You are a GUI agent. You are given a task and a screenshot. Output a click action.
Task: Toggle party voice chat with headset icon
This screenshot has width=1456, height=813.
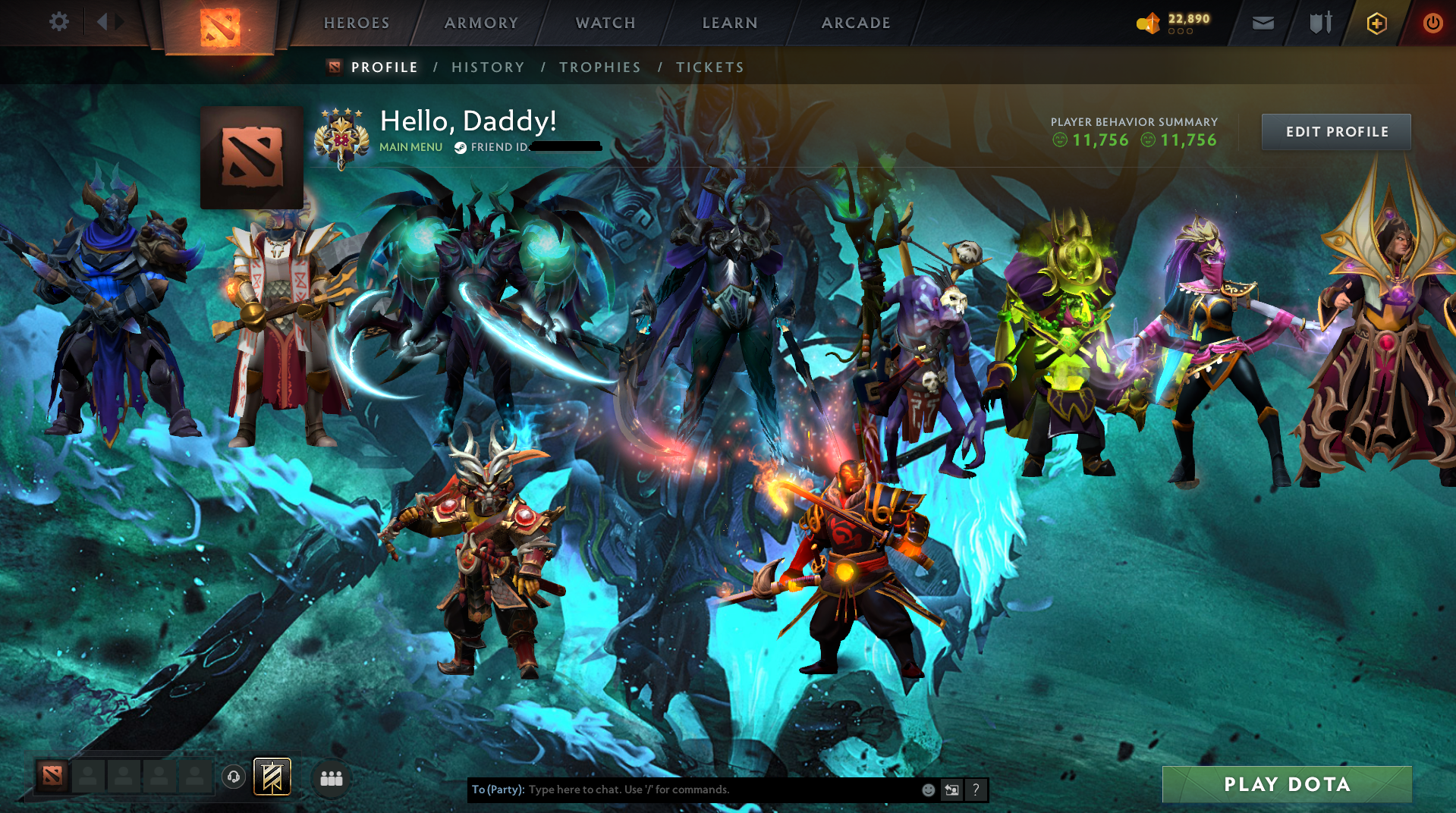[234, 777]
